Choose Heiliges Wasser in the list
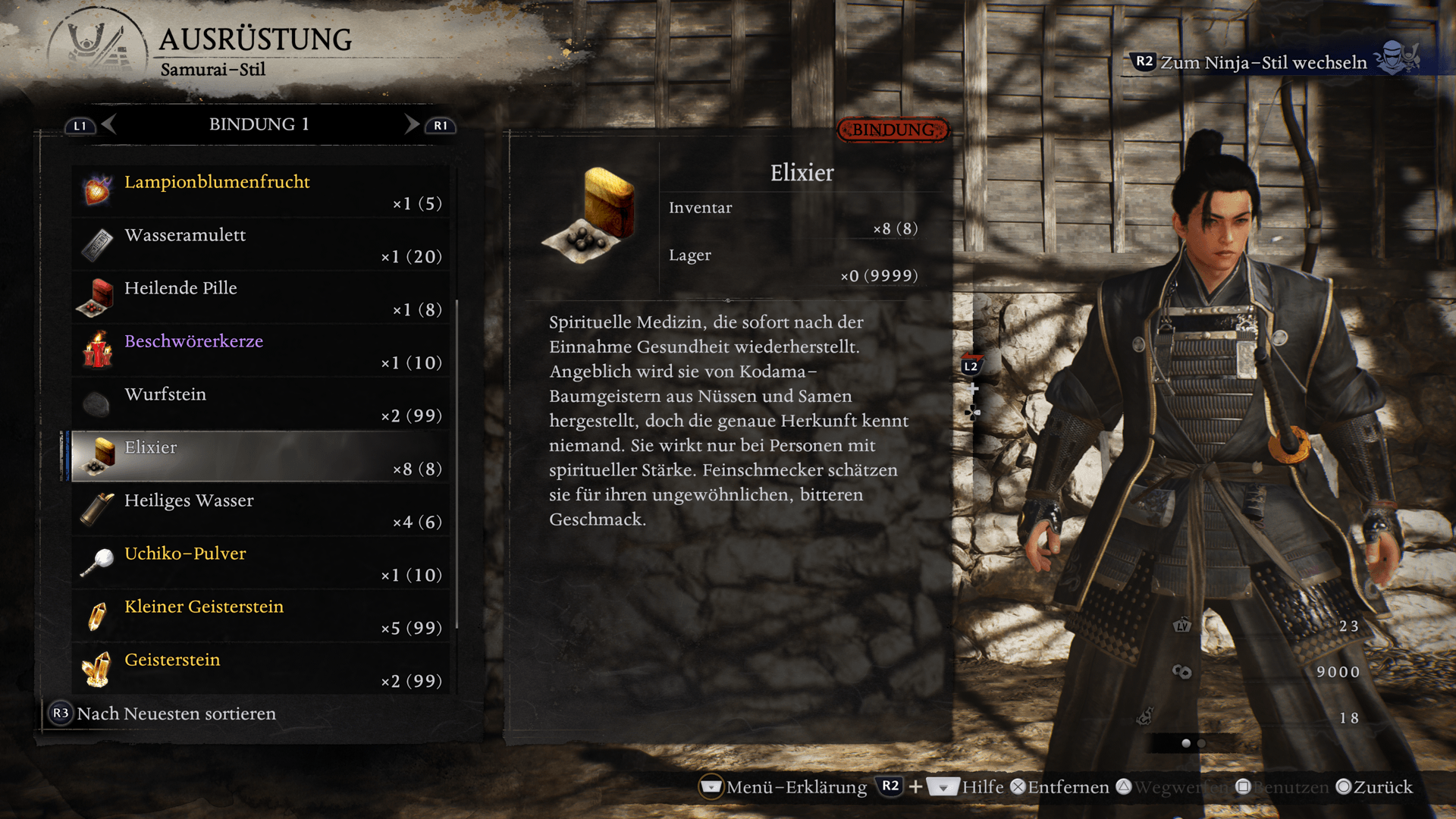 point(260,510)
